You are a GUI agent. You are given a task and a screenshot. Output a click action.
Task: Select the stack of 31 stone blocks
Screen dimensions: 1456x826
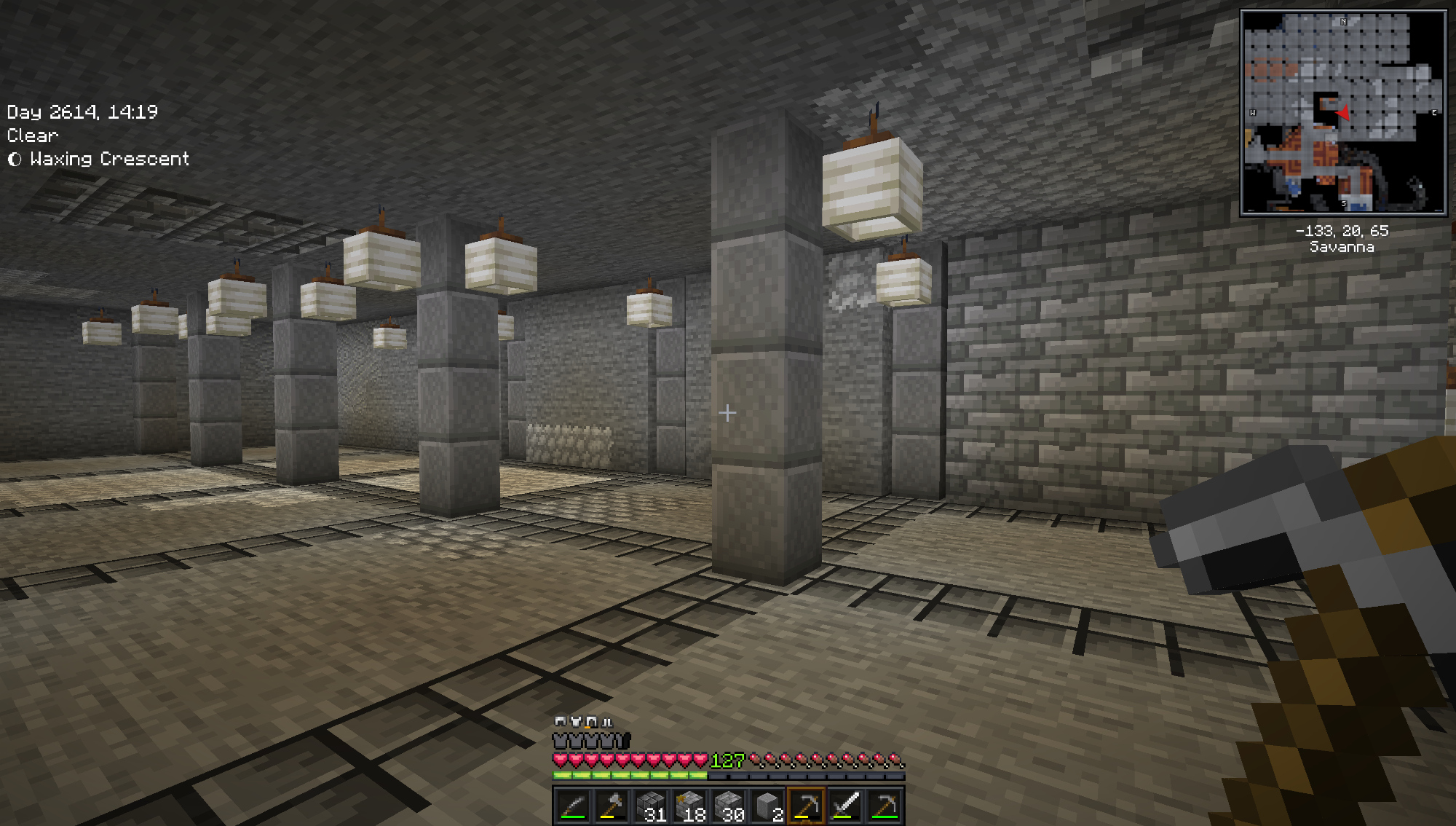[x=650, y=806]
